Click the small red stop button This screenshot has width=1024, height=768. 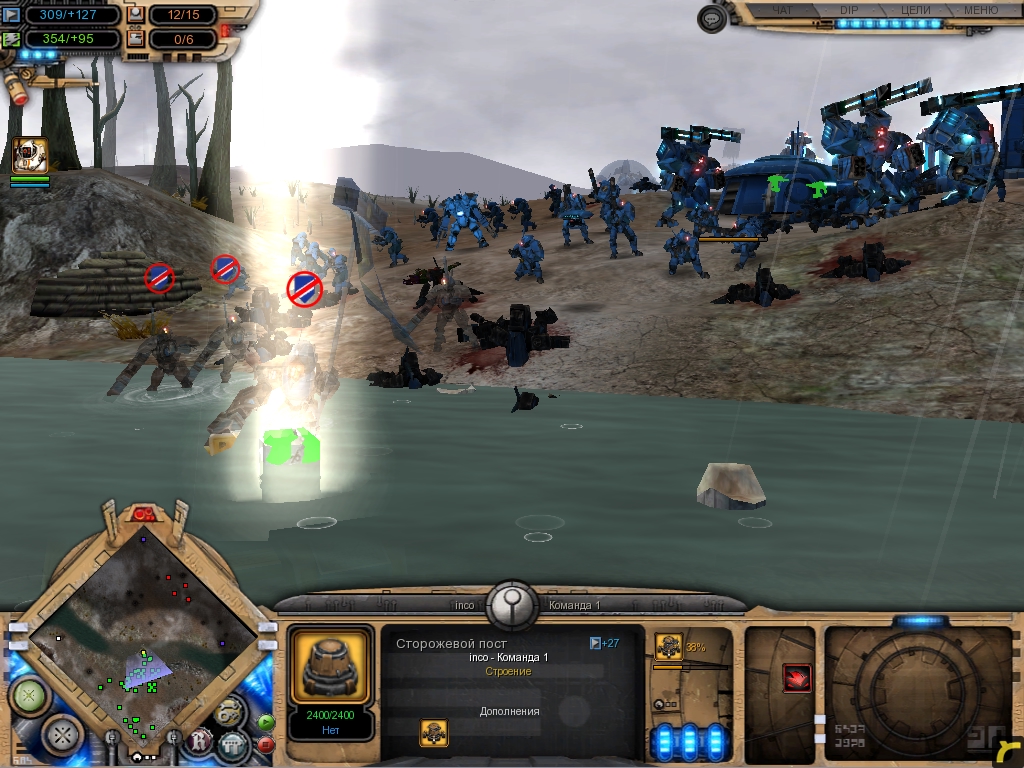pyautogui.click(x=266, y=744)
